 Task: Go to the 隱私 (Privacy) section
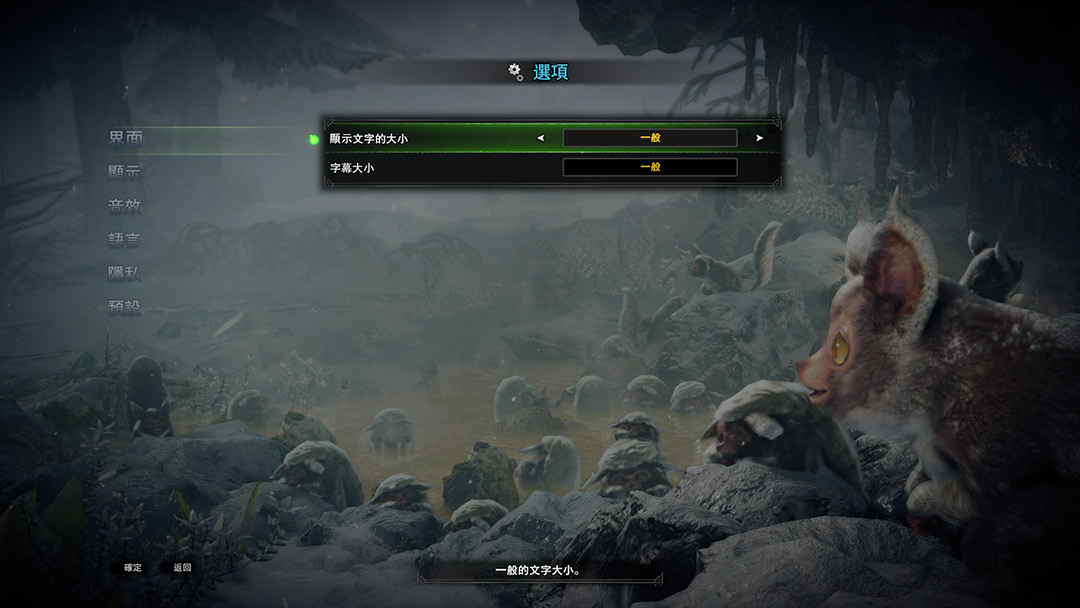click(125, 273)
